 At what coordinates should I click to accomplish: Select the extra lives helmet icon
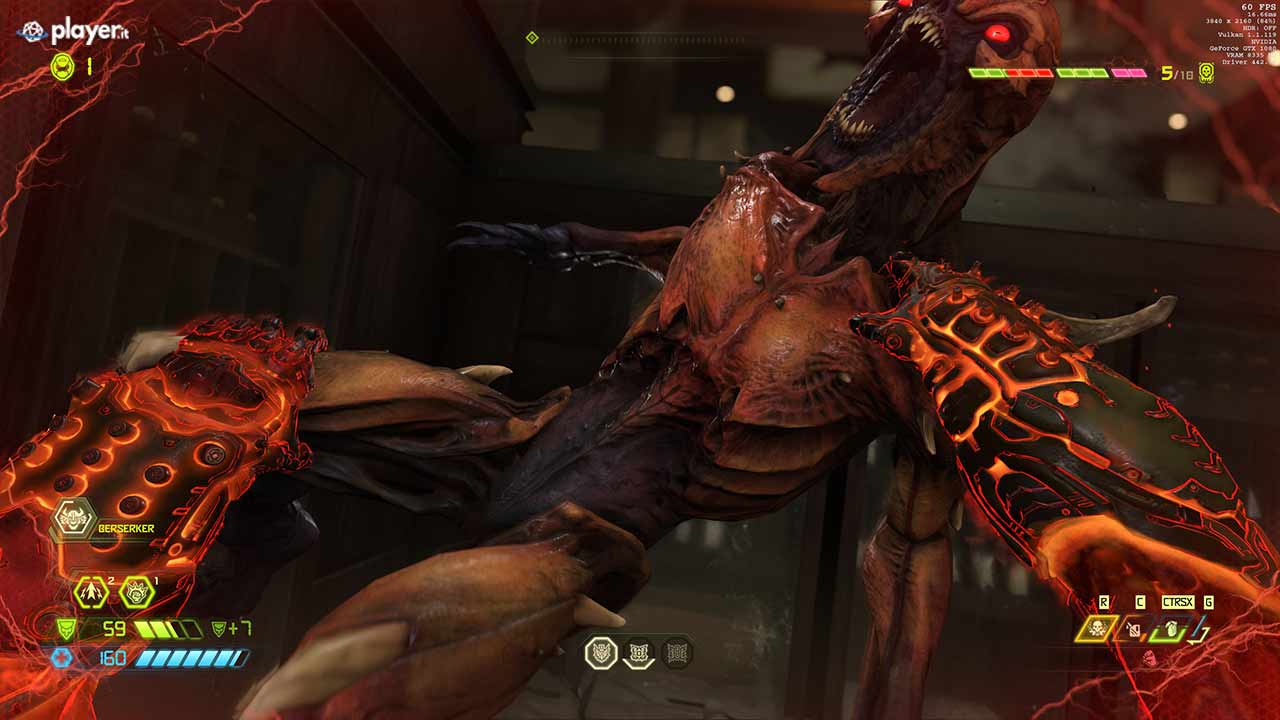62,67
